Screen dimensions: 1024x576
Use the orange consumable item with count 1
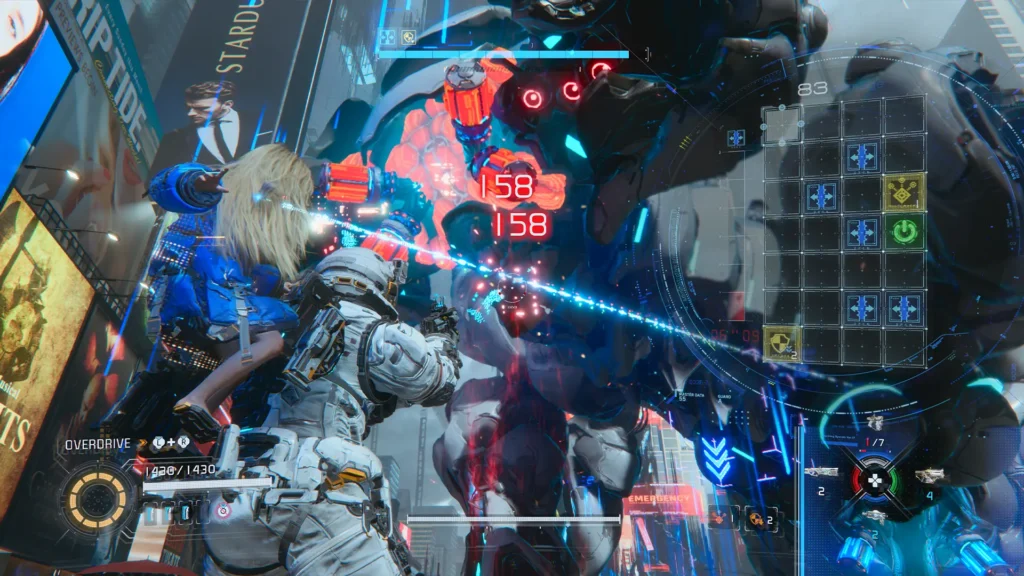pyautogui.click(x=719, y=517)
